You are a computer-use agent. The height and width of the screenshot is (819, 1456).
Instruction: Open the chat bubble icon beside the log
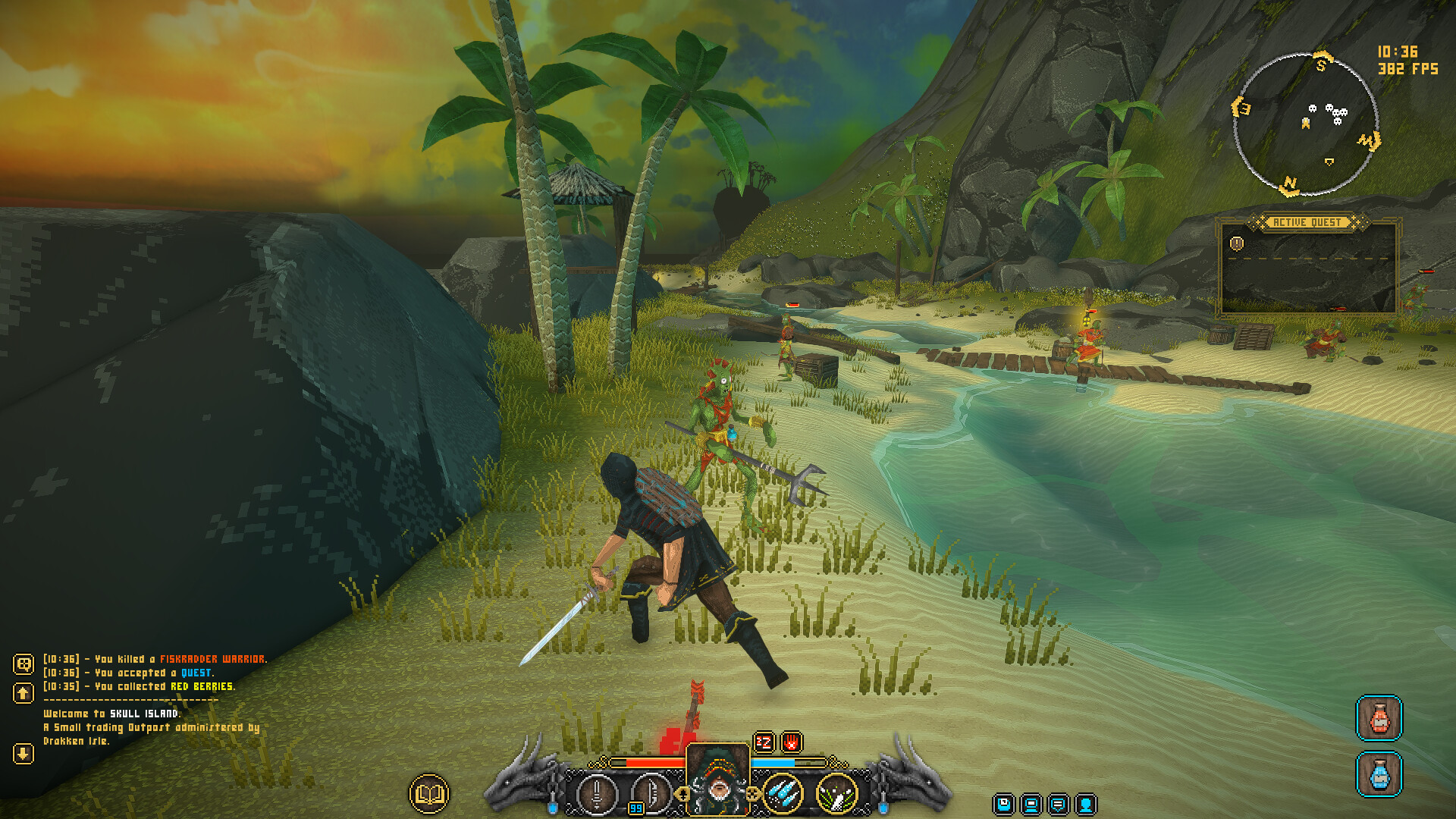click(24, 665)
